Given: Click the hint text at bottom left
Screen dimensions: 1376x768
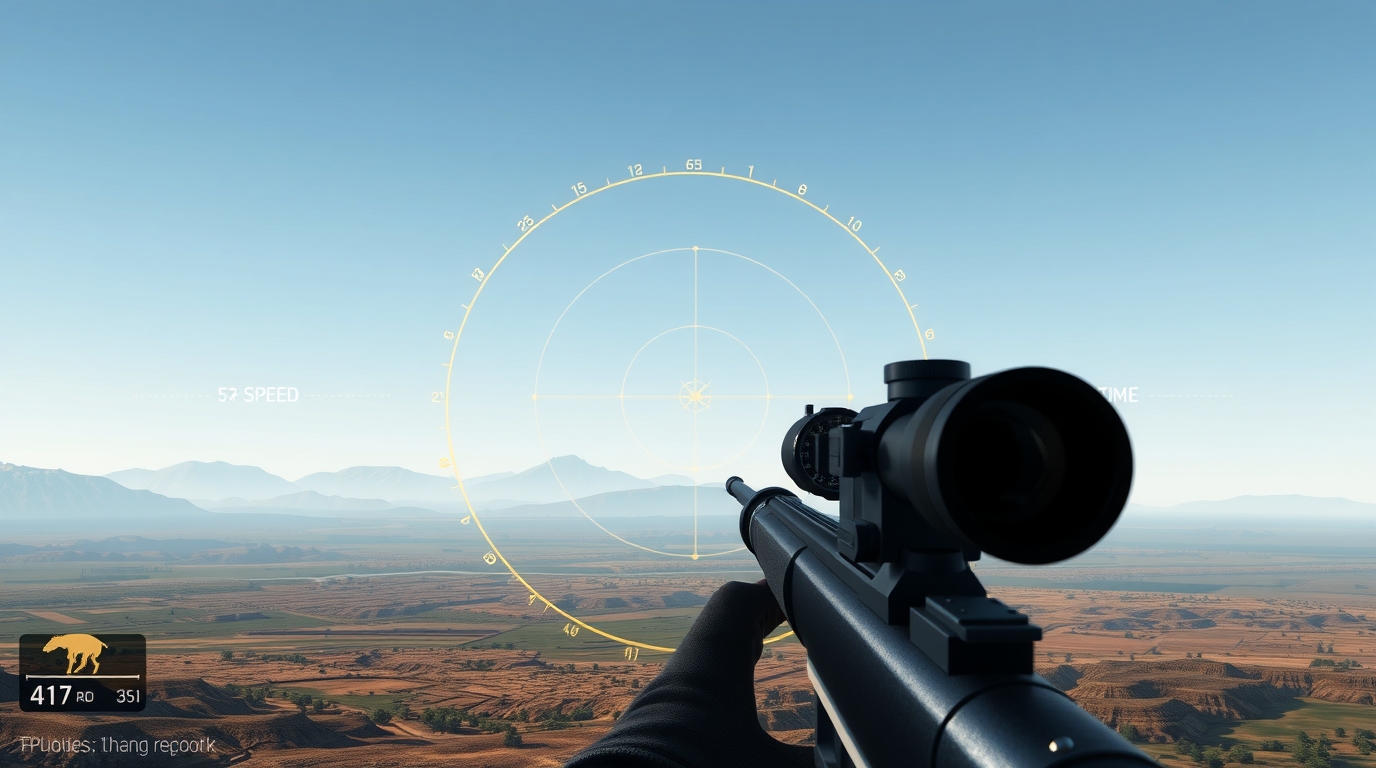Looking at the screenshot, I should [115, 744].
